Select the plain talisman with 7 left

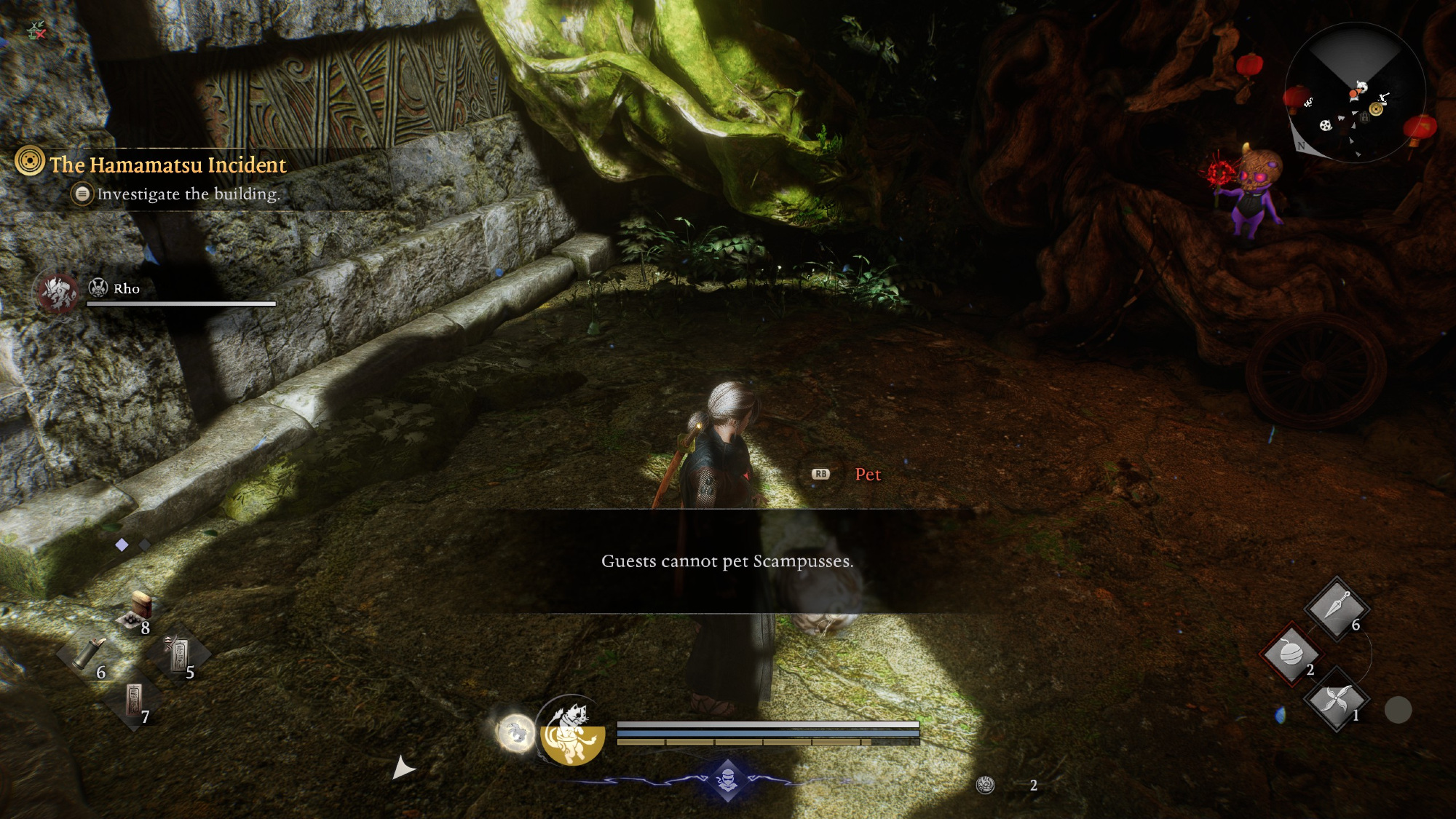click(135, 700)
